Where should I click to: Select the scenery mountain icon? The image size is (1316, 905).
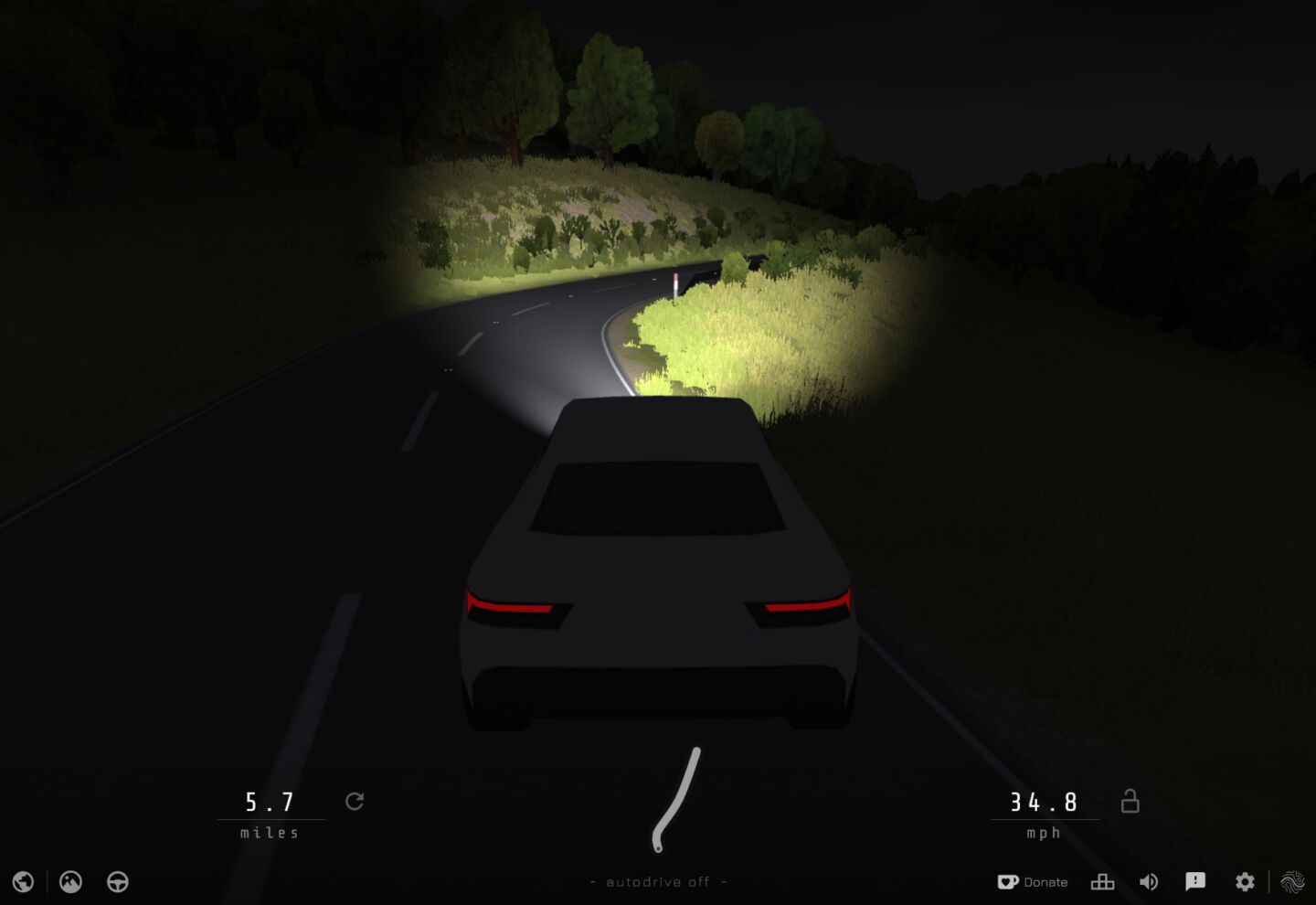tap(69, 881)
